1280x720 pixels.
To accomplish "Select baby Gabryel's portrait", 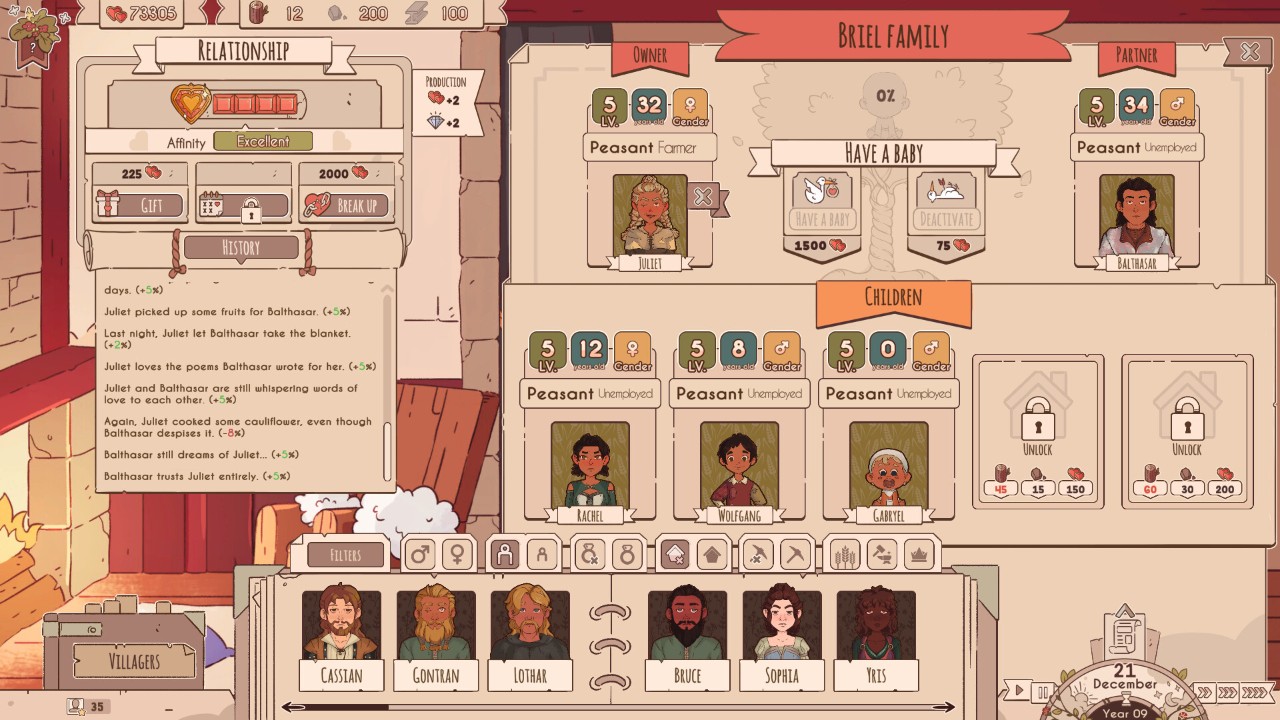I will pos(888,465).
